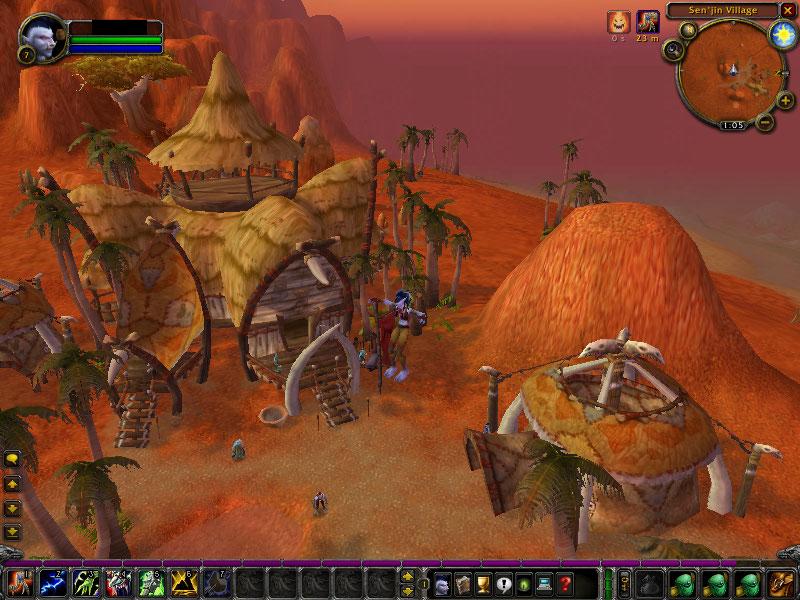Close the minimap with the X button
Screen dimensions: 800x600
[x=788, y=10]
